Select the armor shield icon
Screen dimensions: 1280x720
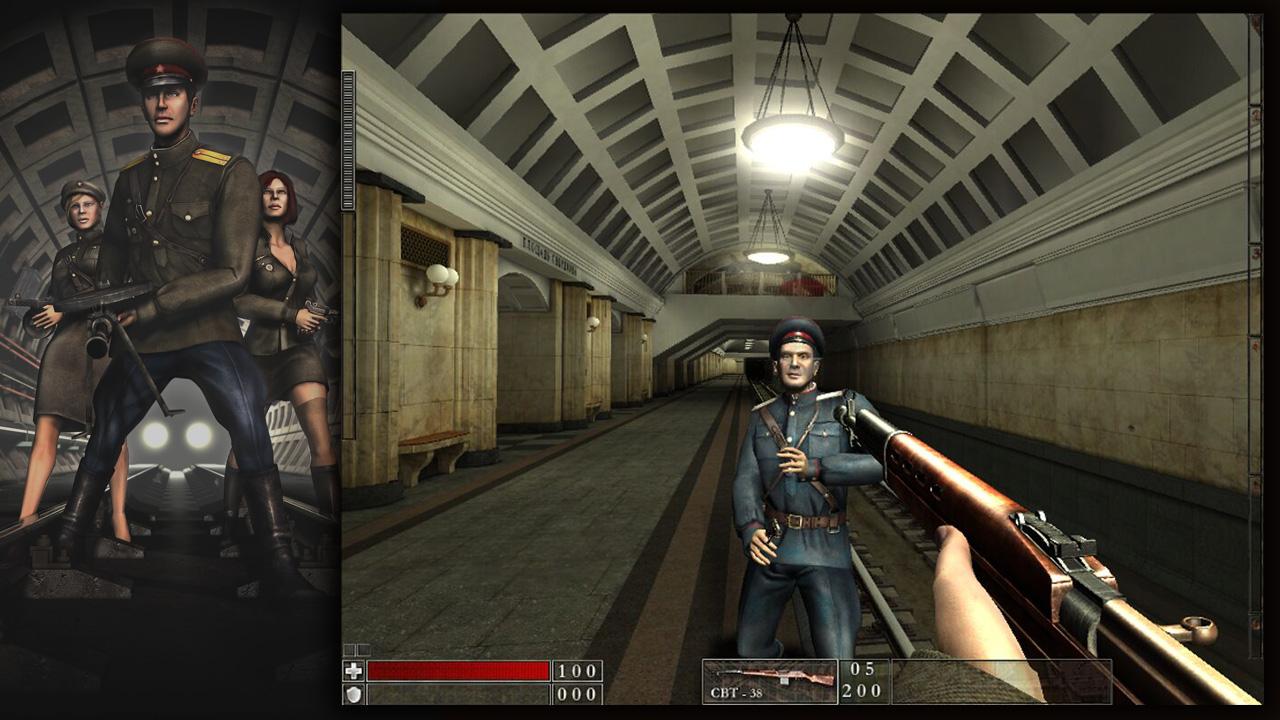355,694
